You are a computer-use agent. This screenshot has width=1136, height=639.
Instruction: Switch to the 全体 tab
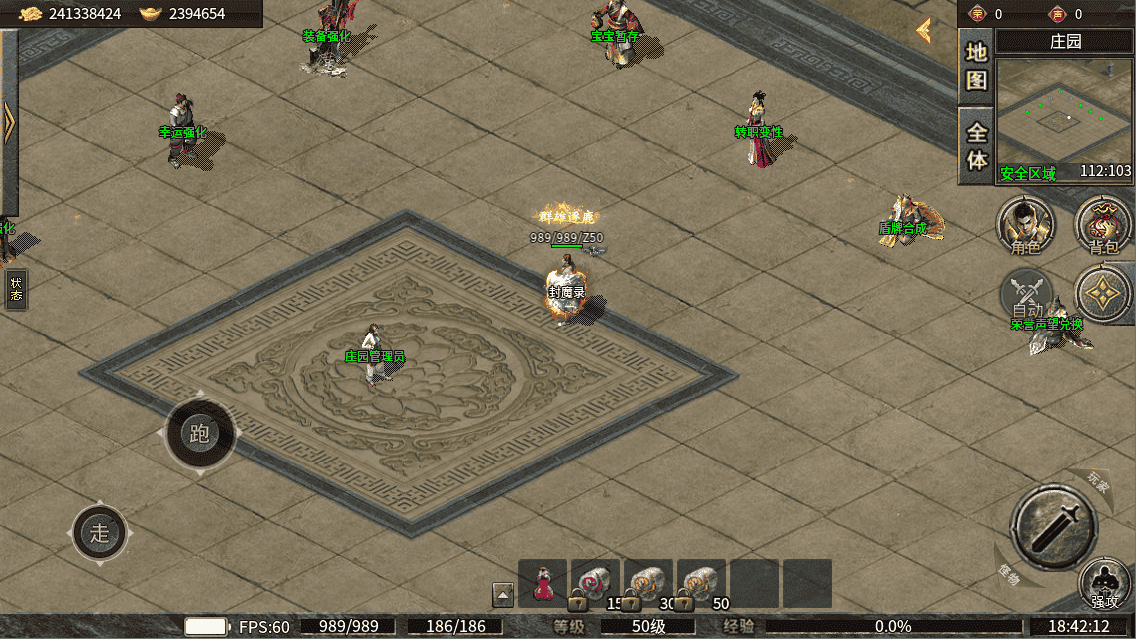976,146
